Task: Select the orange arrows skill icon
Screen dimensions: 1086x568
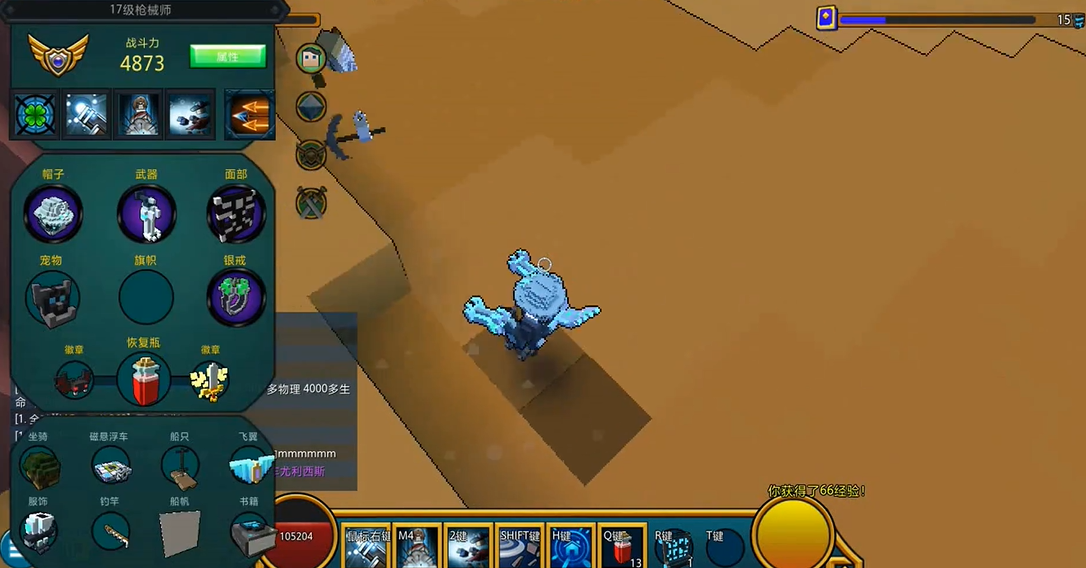Action: [249, 115]
